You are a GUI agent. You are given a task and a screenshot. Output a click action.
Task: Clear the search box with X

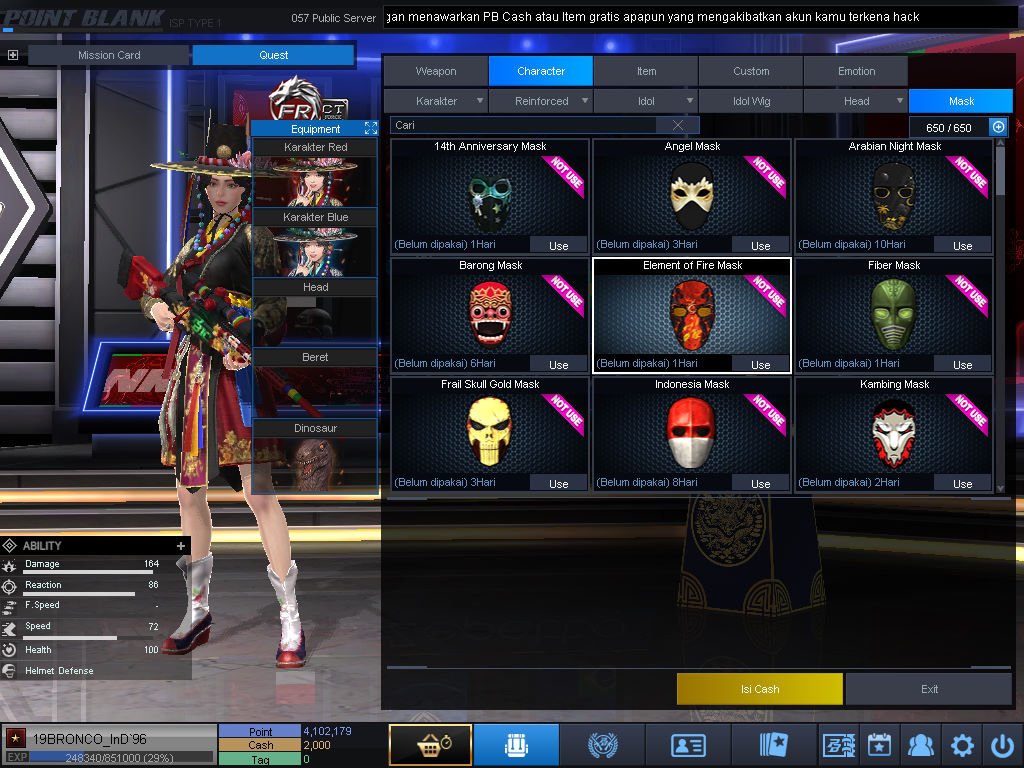pos(678,125)
